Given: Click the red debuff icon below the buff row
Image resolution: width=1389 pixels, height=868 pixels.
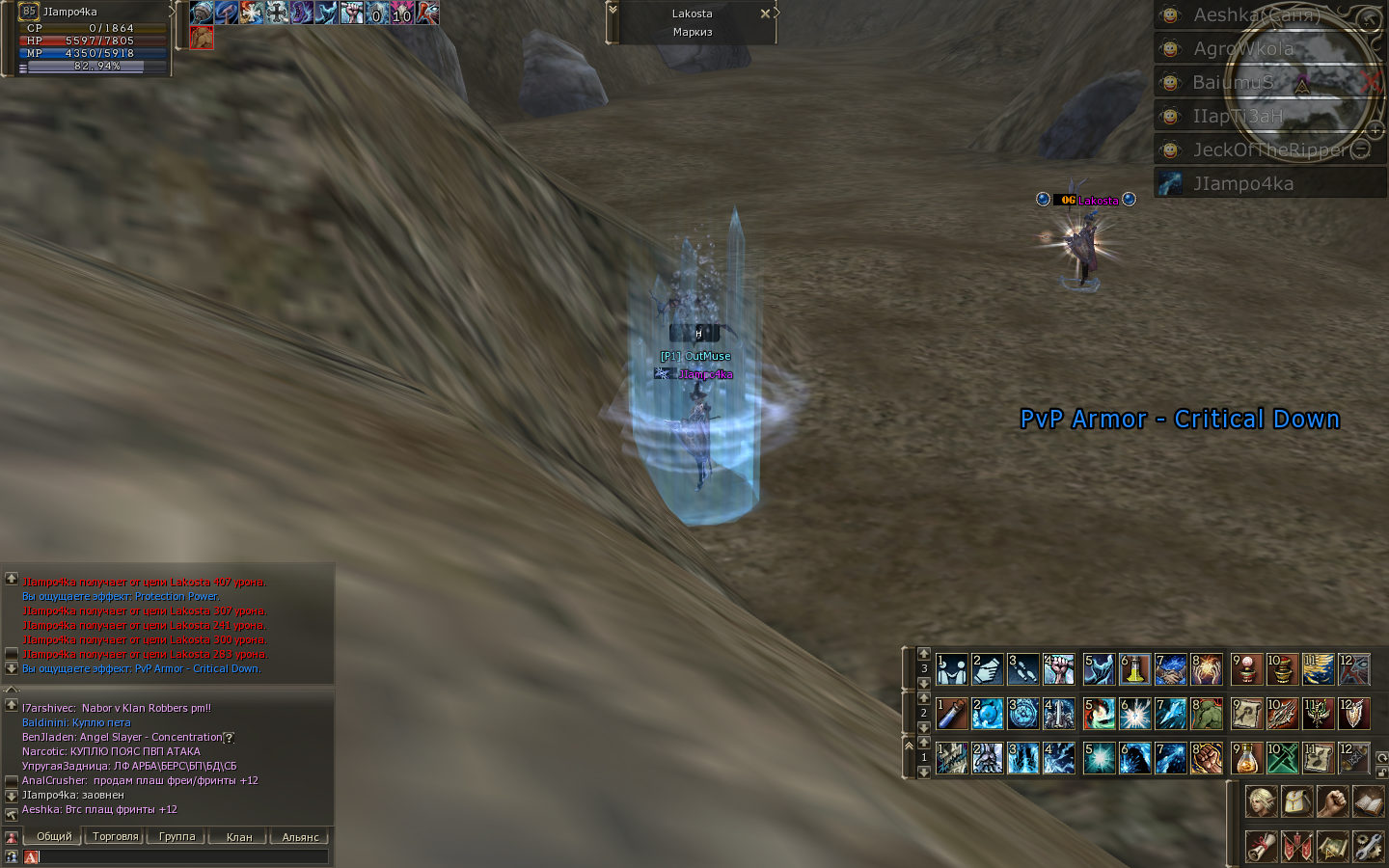Looking at the screenshot, I should (200, 38).
